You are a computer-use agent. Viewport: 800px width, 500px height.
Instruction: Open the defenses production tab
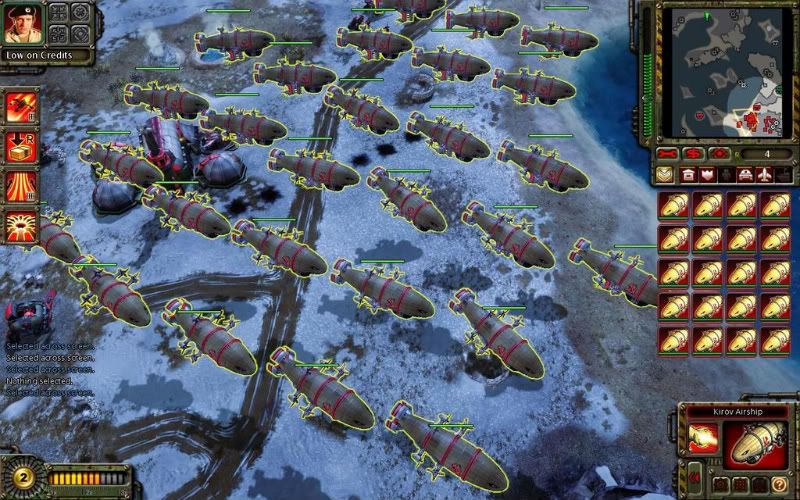708,175
